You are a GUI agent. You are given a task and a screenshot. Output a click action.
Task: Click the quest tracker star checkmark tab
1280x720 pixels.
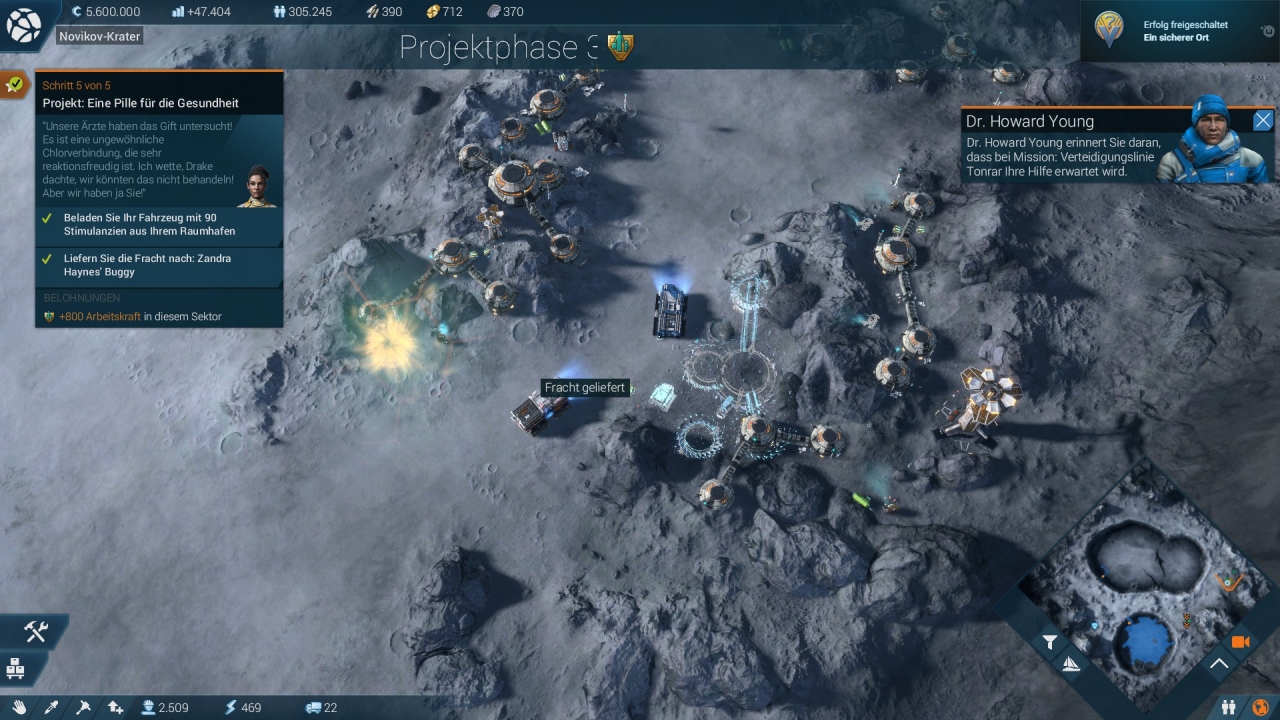point(14,85)
